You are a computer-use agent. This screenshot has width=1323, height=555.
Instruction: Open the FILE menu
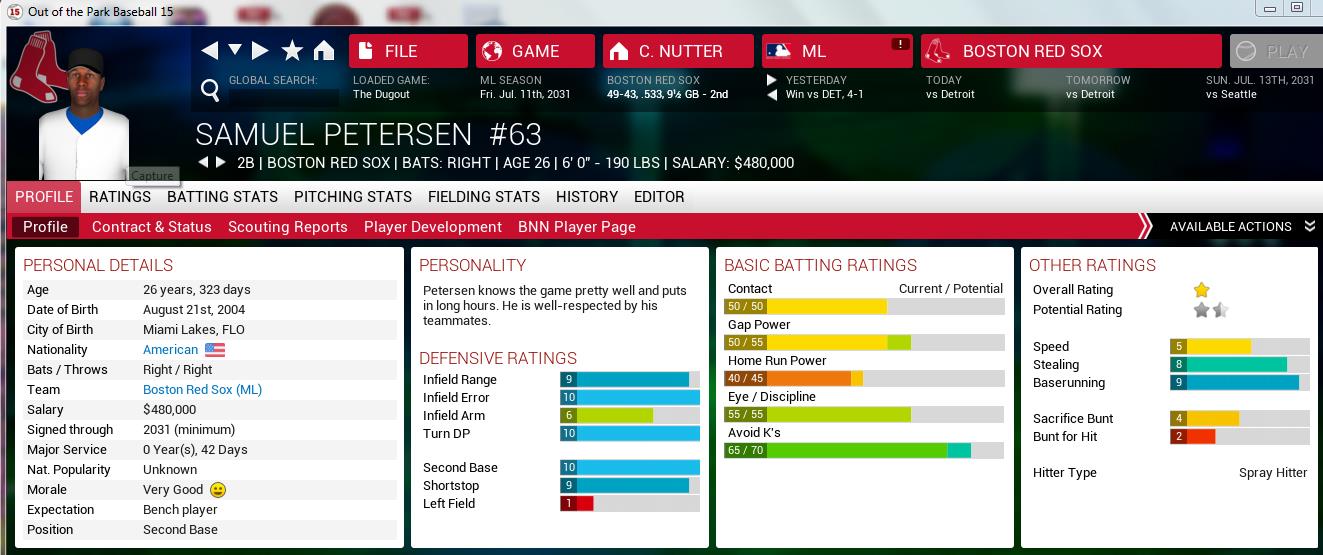click(407, 51)
